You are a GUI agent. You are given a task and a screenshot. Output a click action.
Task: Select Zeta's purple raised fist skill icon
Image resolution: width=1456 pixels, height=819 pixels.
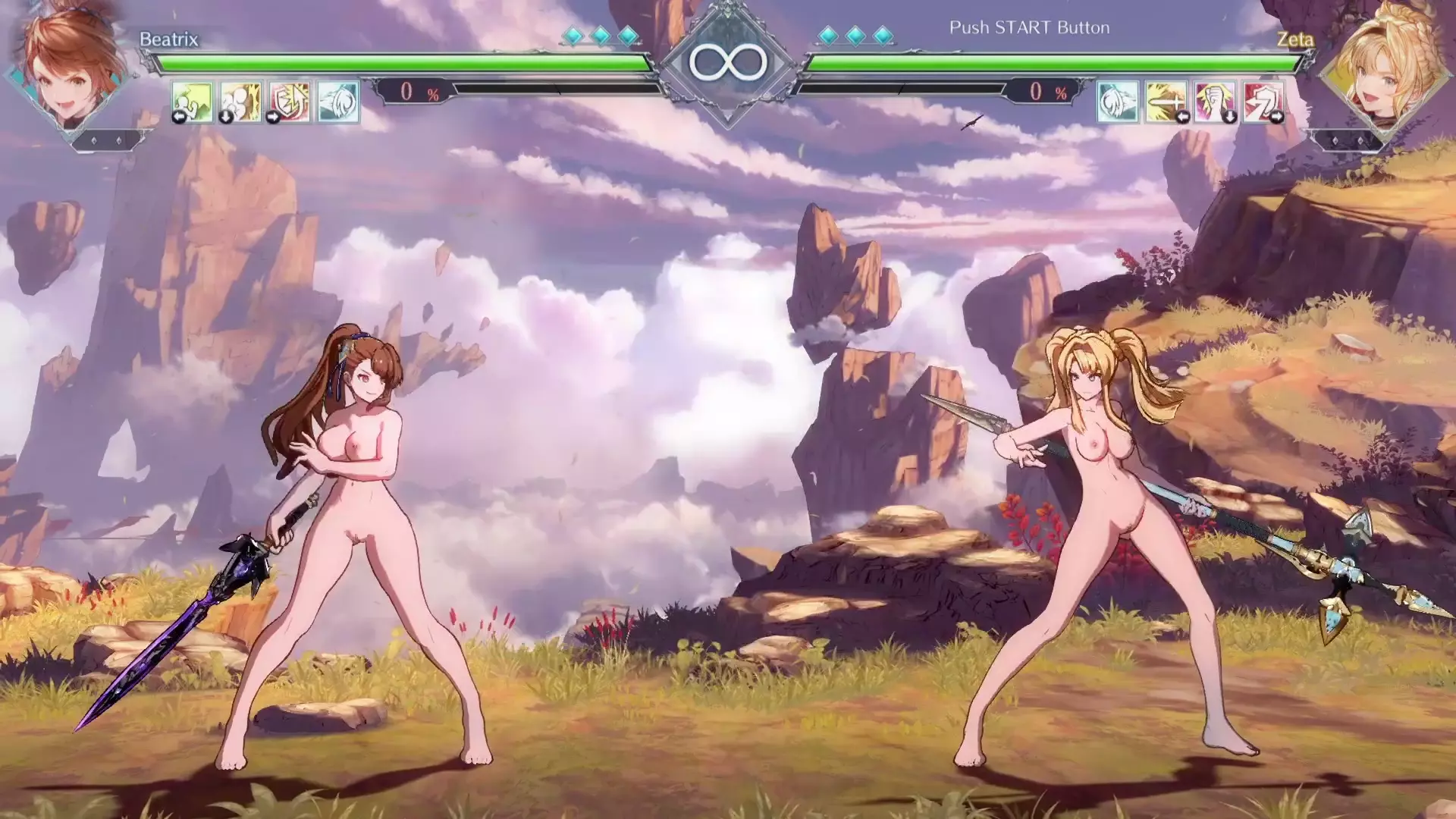[1214, 101]
